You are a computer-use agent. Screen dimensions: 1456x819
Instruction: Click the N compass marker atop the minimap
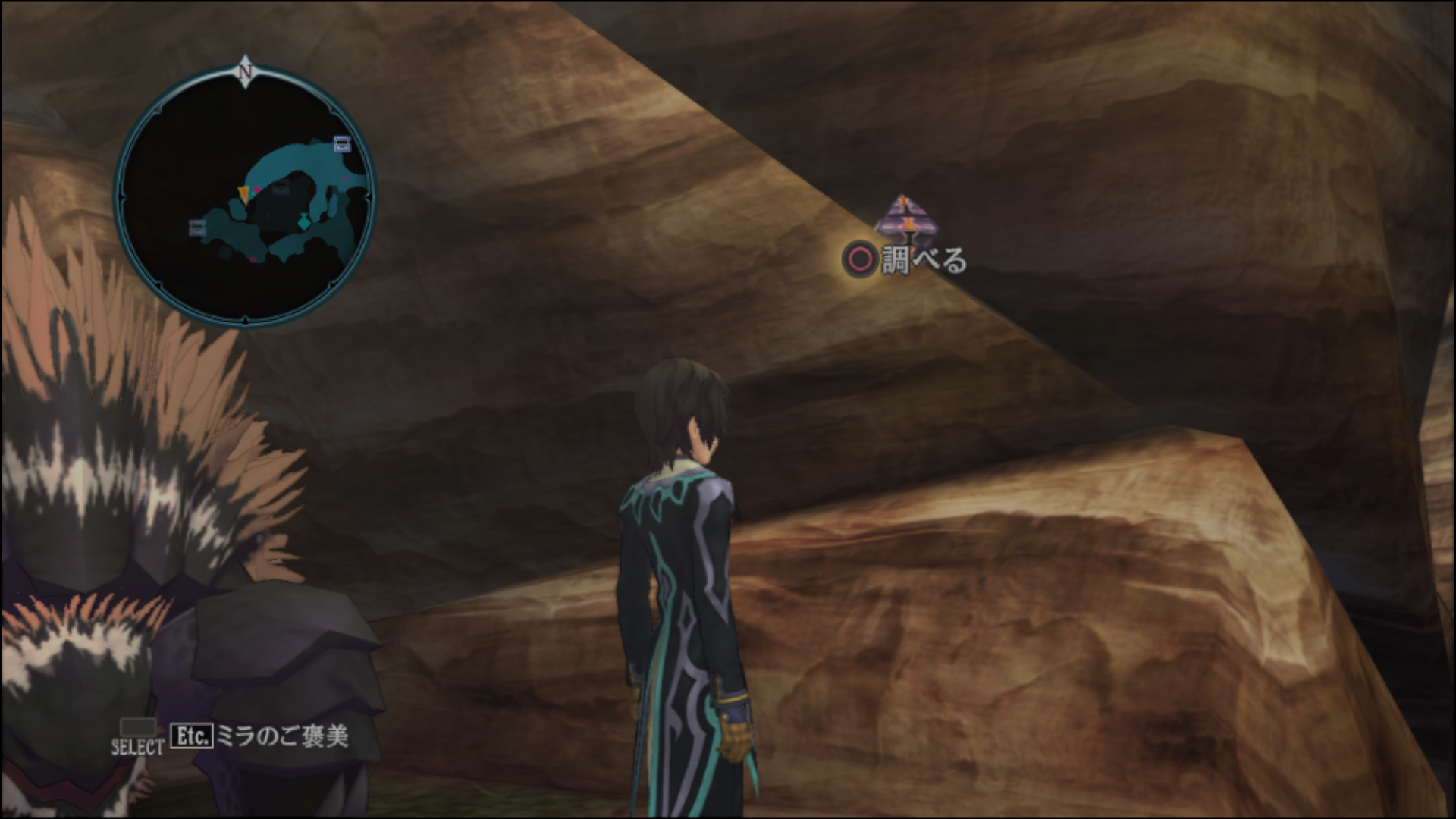tap(245, 73)
